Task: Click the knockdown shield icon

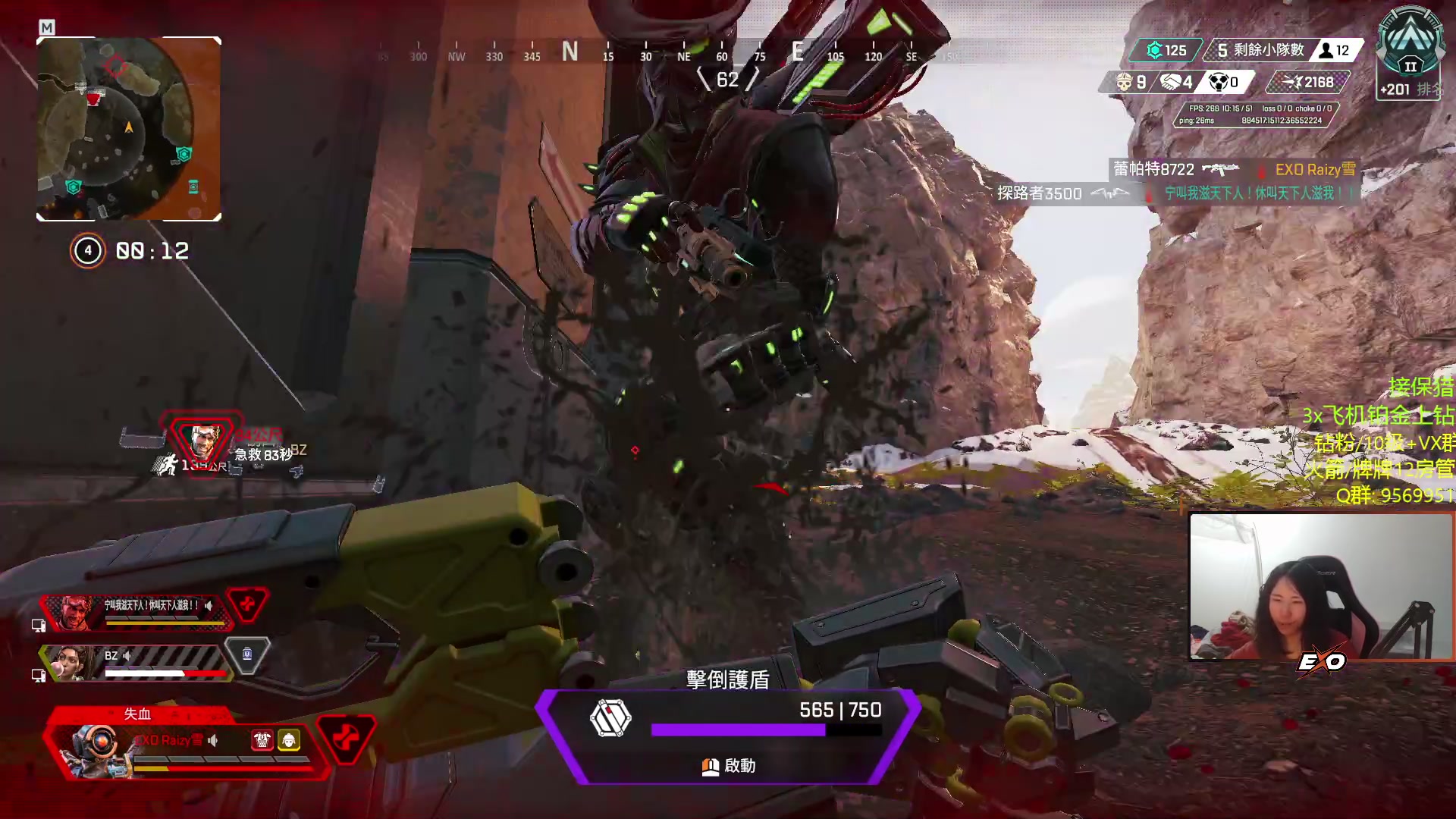Action: tap(610, 718)
